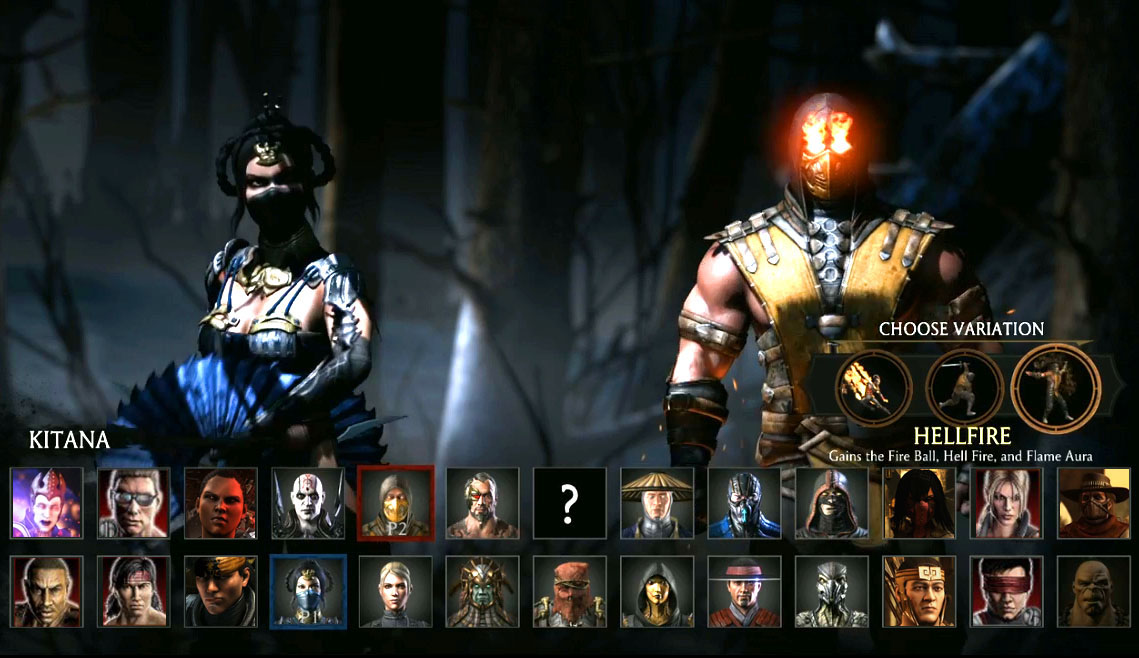The width and height of the screenshot is (1139, 658).
Task: Choose the sunglasses-wearing Johnny Cage portrait
Action: 133,502
